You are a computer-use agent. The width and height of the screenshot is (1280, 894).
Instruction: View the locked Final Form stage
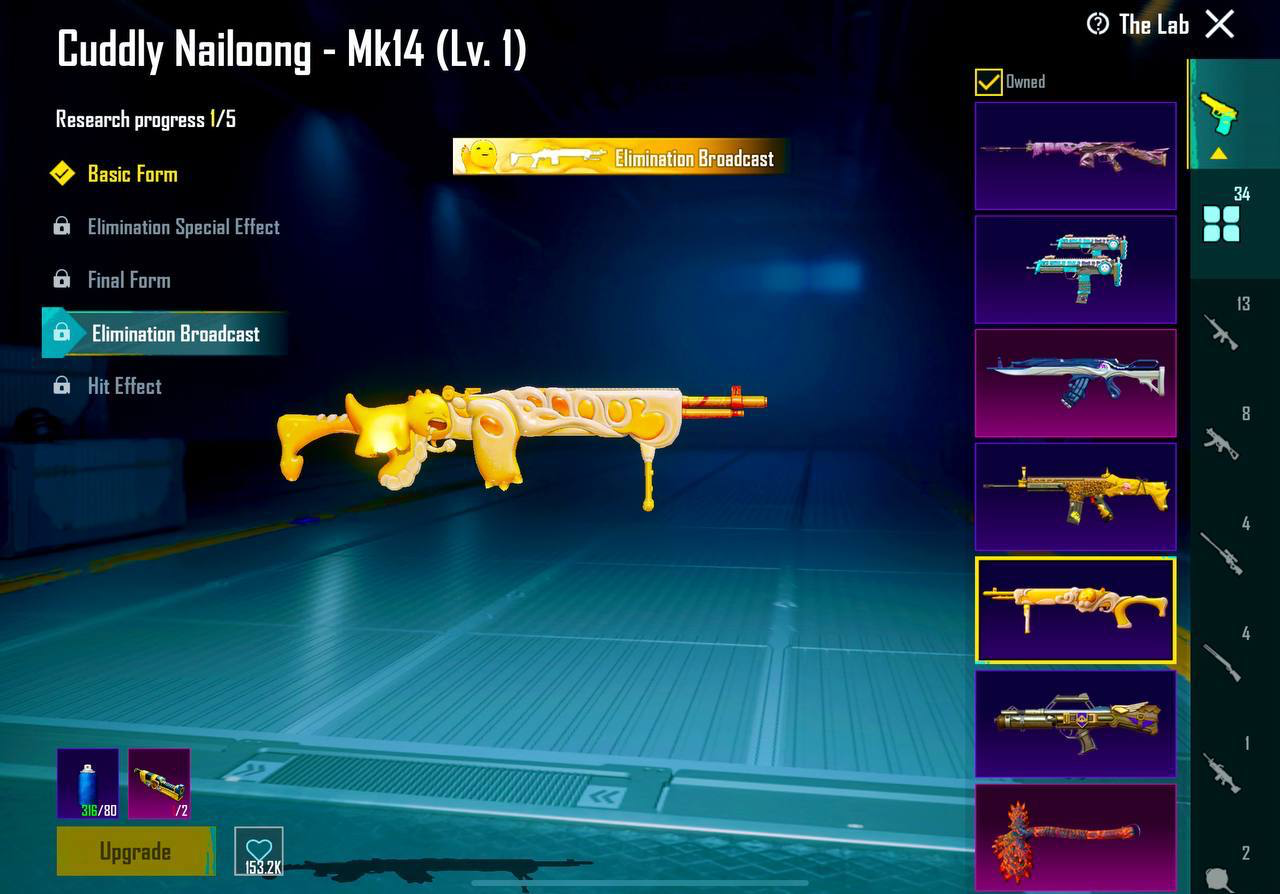[130, 280]
